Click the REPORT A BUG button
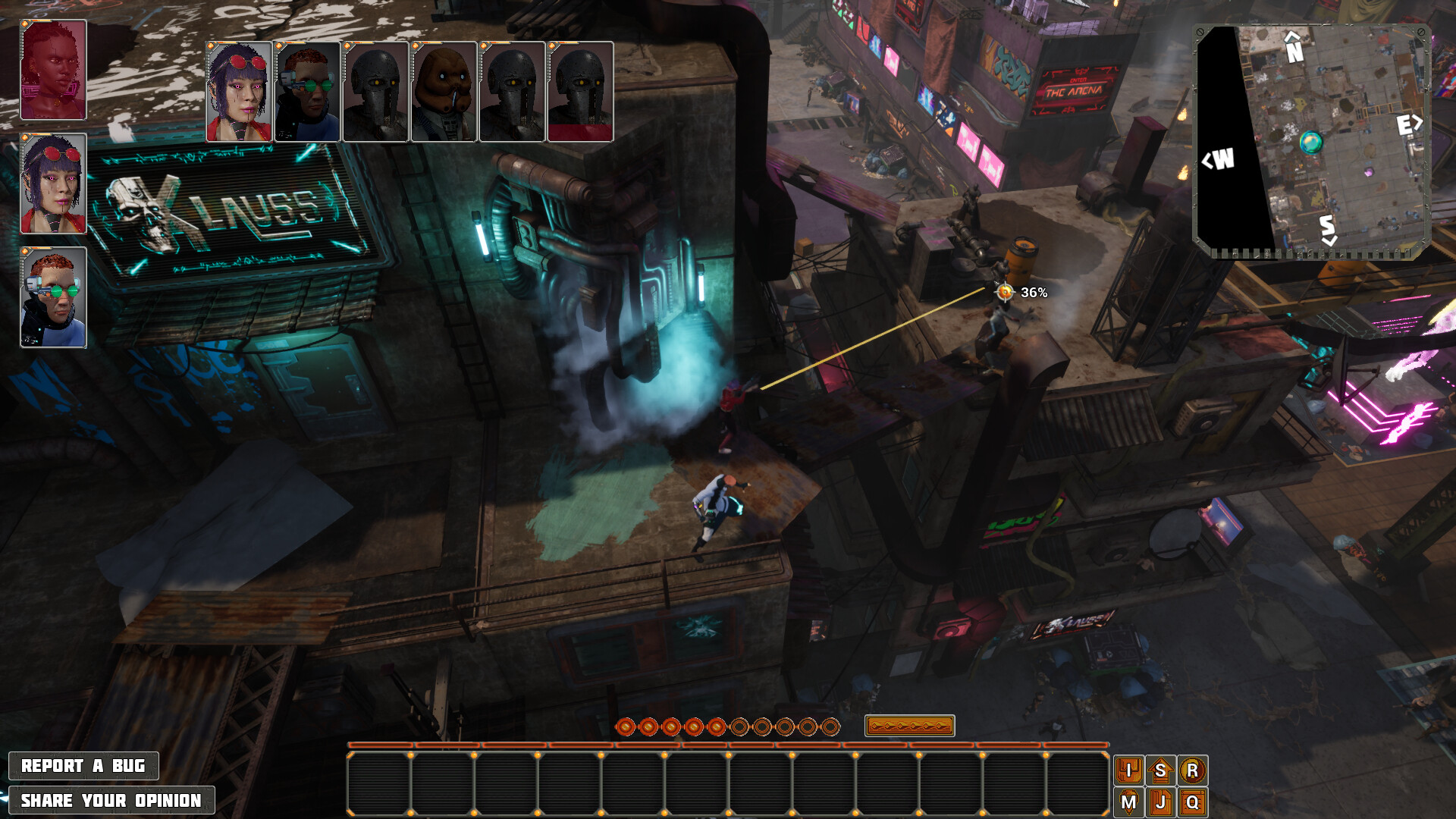The image size is (1456, 819). [85, 766]
